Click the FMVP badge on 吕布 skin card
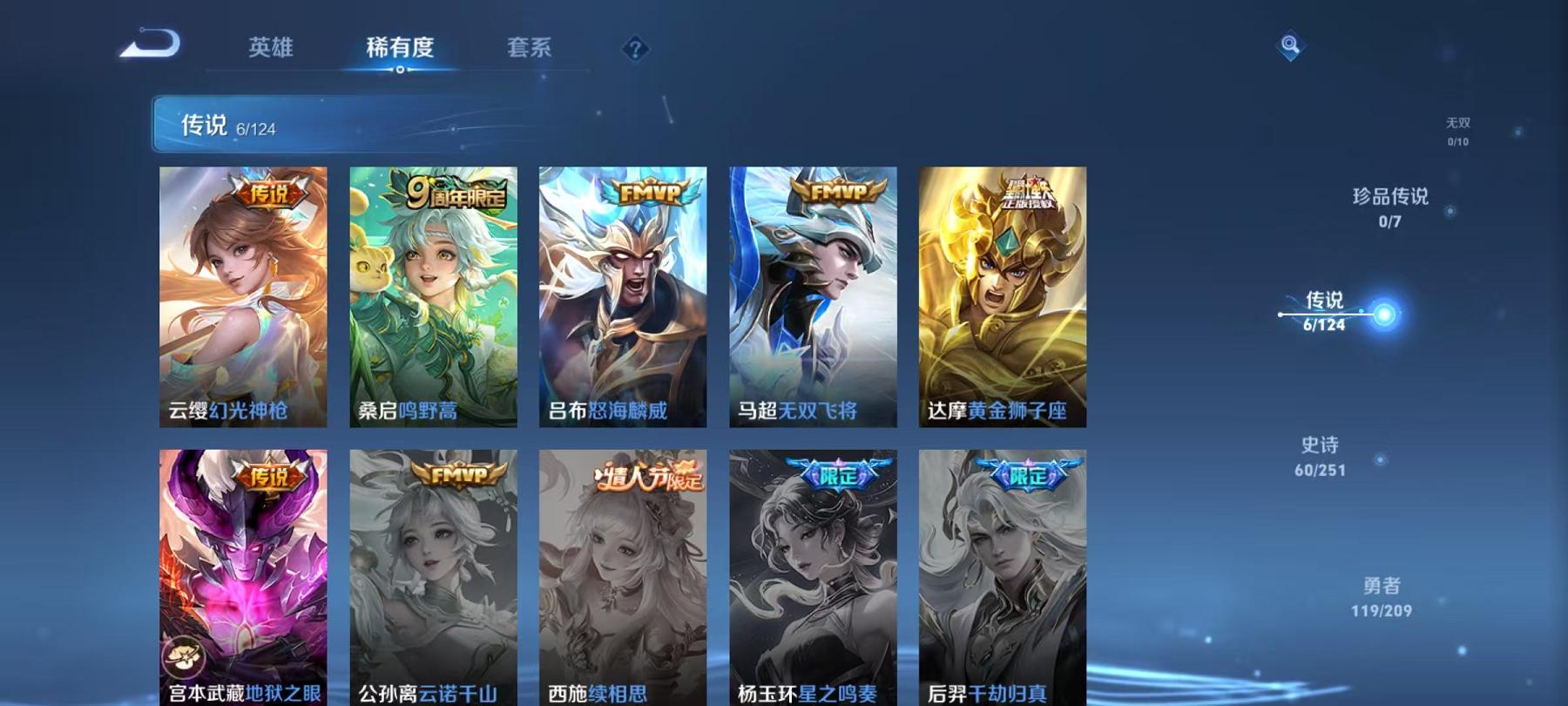The width and height of the screenshot is (1568, 706). click(x=649, y=193)
